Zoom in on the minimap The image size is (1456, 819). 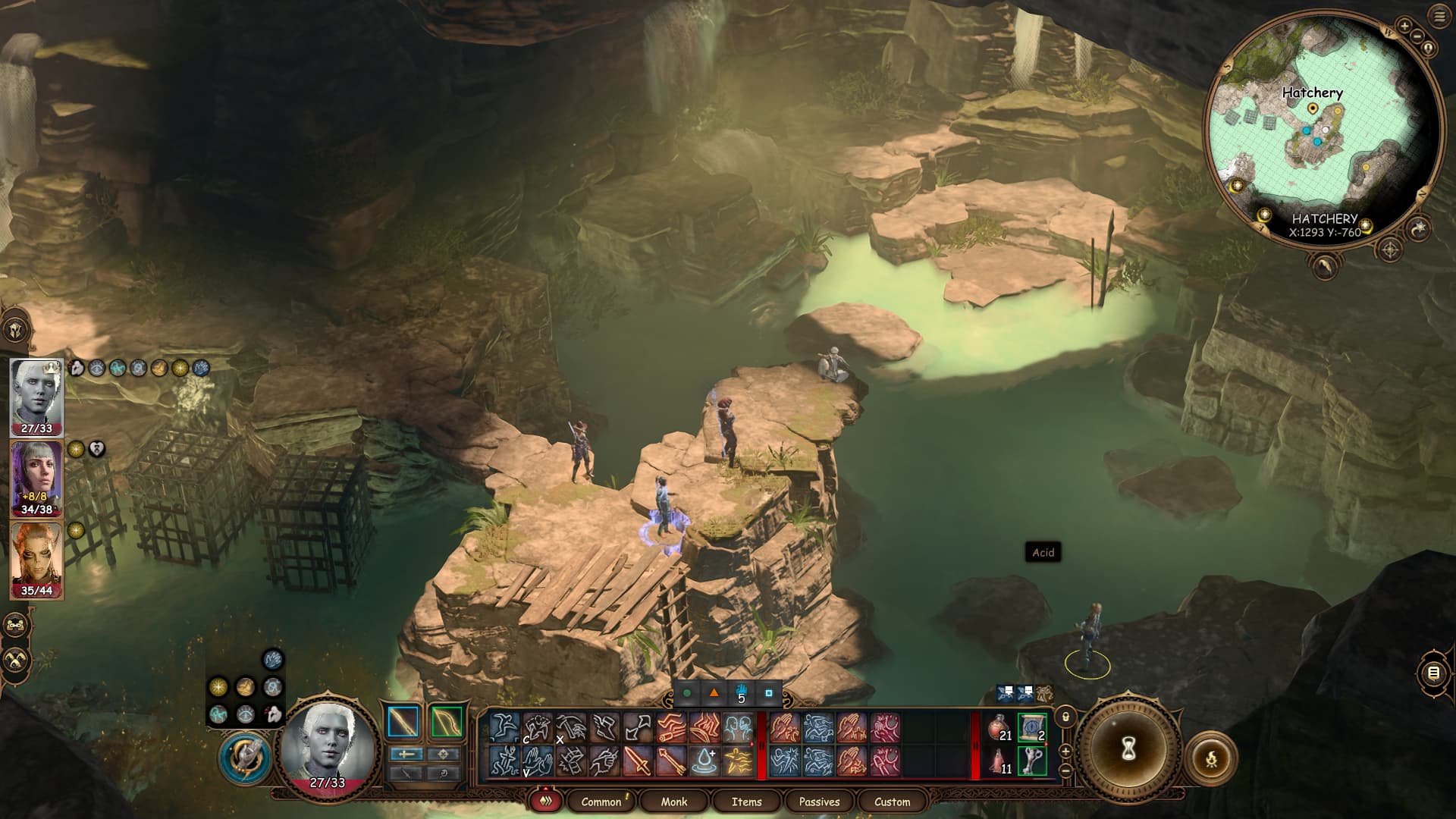click(1404, 26)
